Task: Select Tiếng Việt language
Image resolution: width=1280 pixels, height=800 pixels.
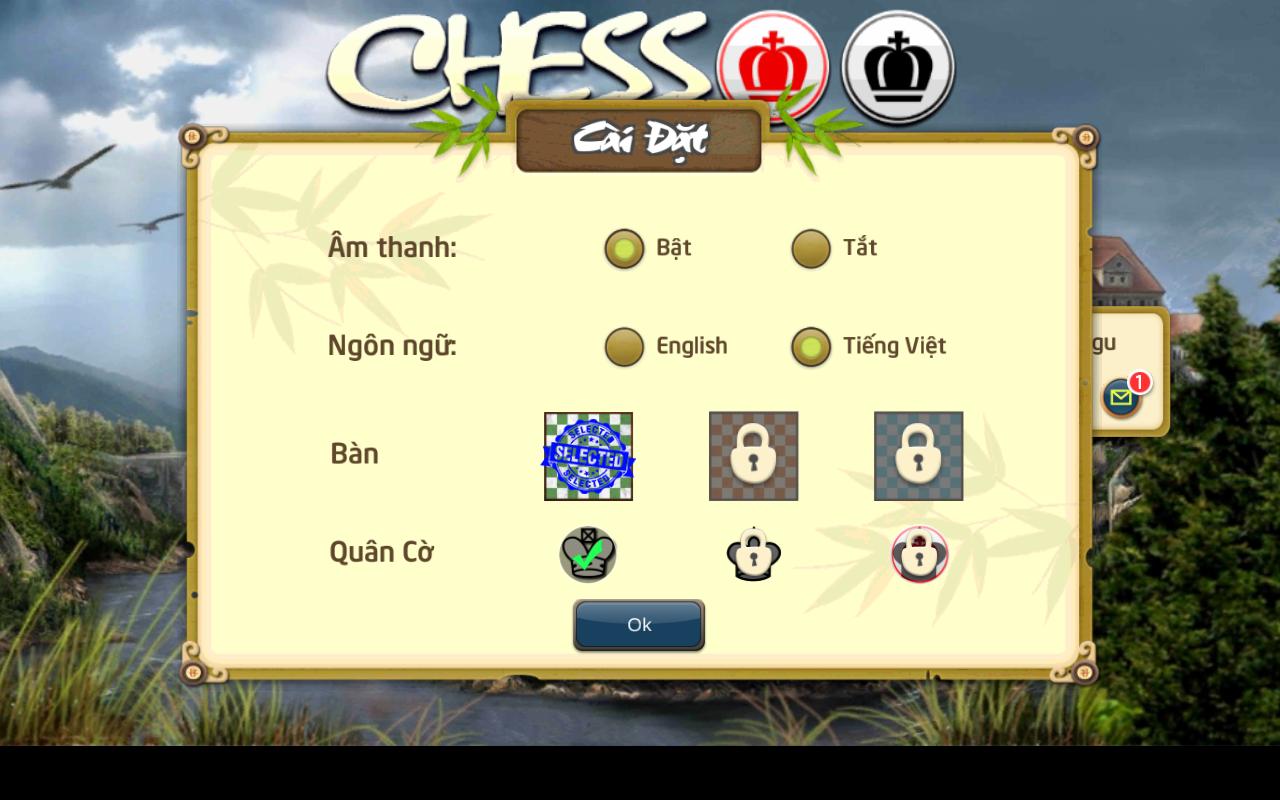Action: [x=811, y=346]
